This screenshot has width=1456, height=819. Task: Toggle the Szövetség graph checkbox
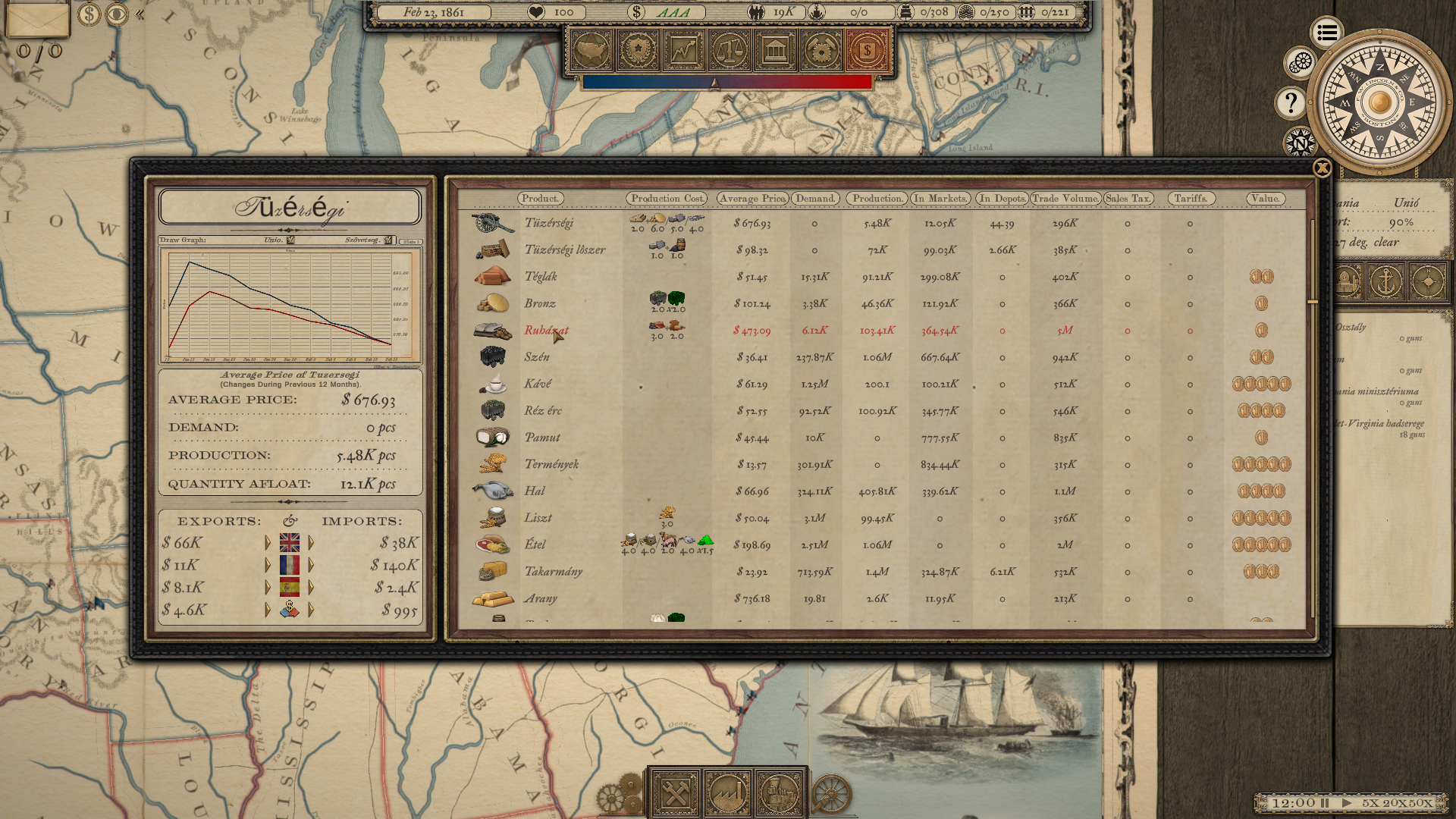[x=388, y=240]
